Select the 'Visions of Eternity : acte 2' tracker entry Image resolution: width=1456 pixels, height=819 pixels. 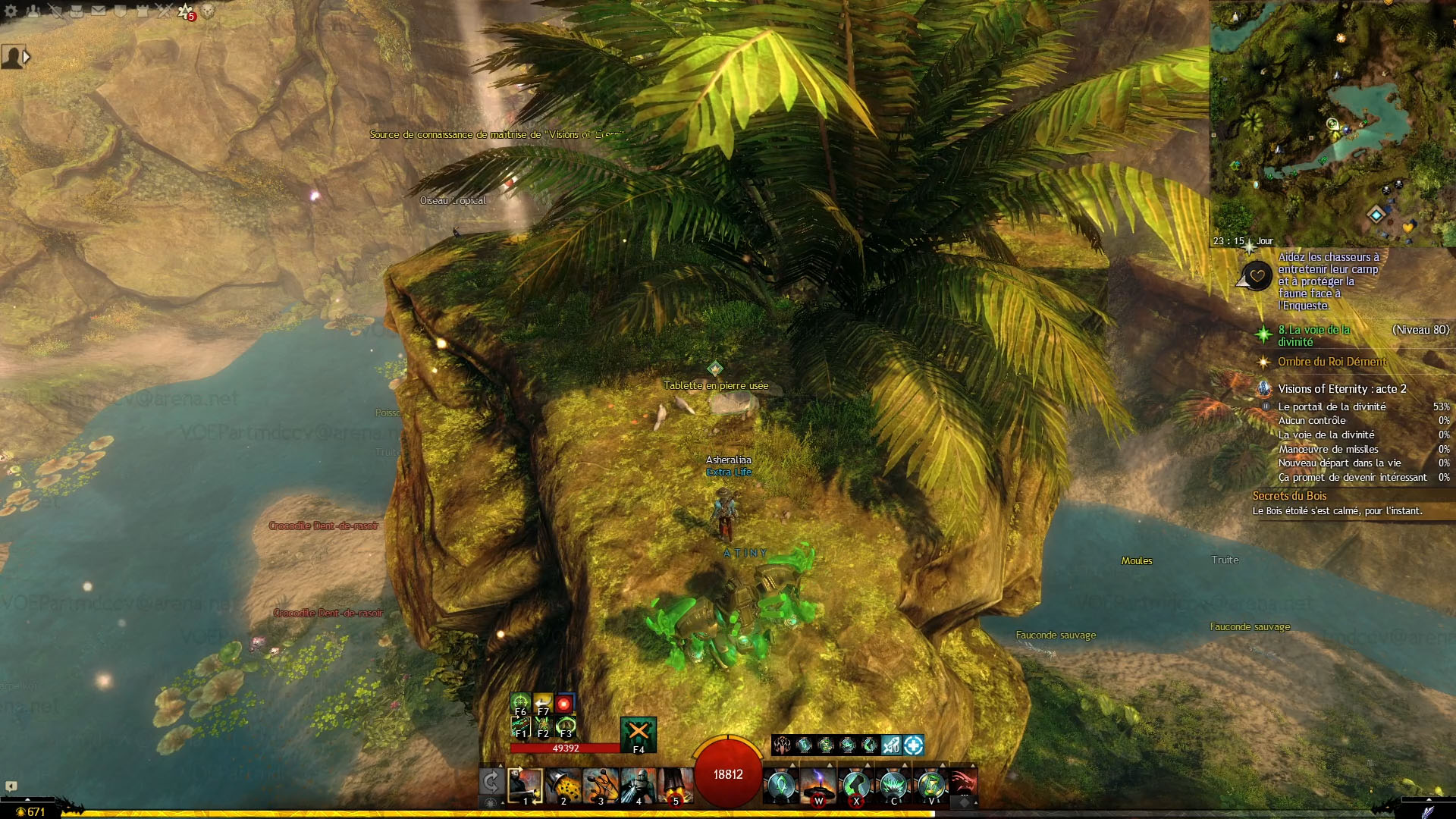tap(1341, 388)
